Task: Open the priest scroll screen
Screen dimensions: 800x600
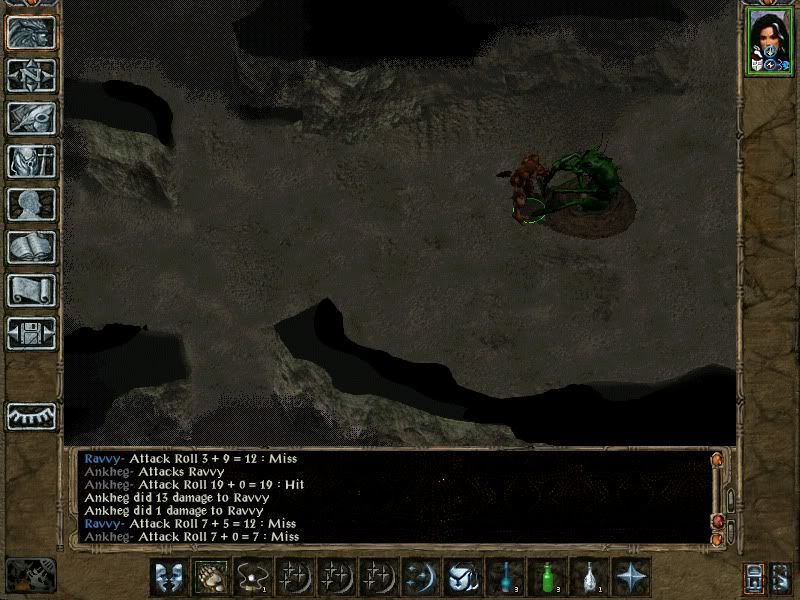Action: [x=31, y=290]
